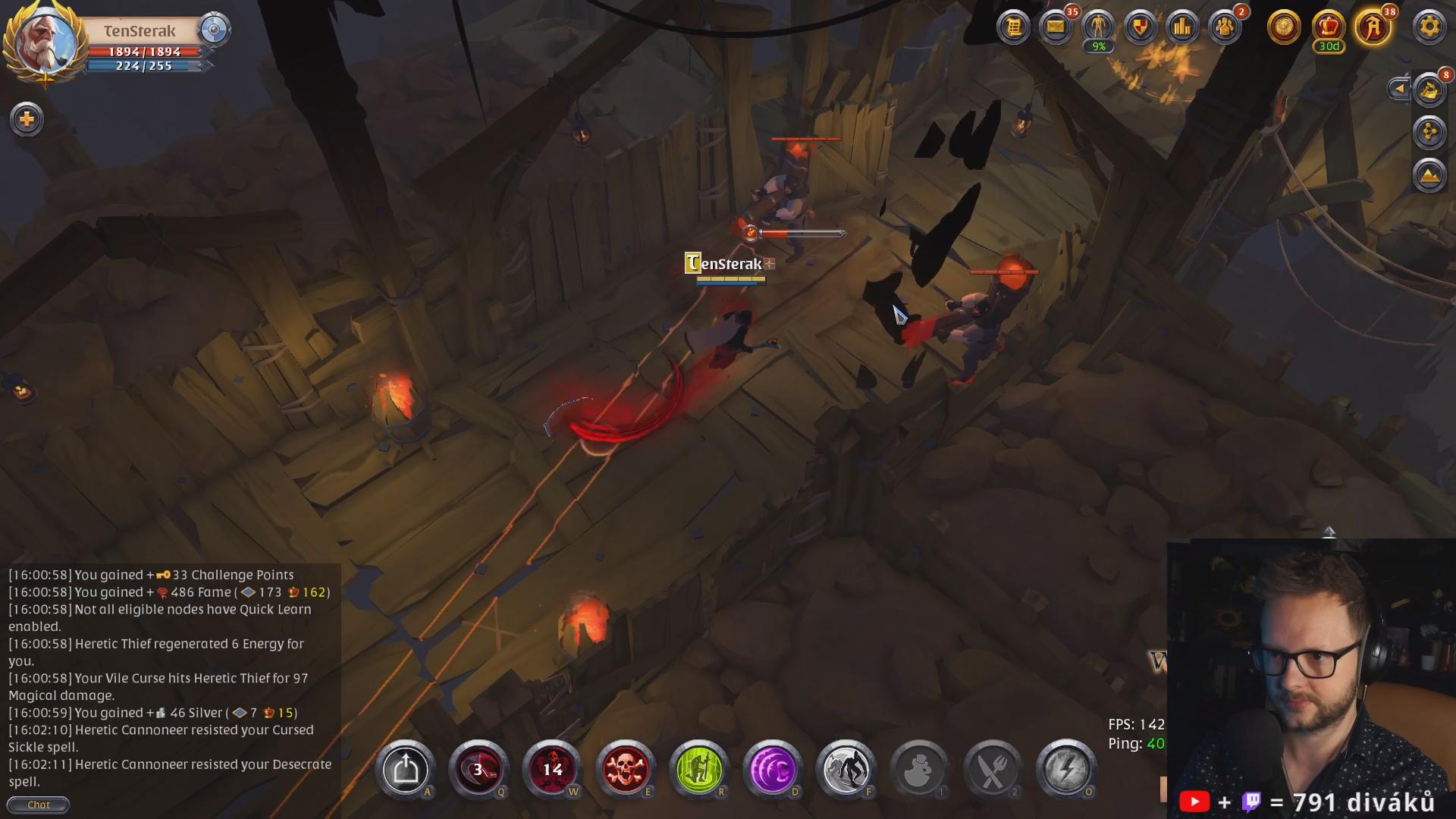Image resolution: width=1456 pixels, height=819 pixels.
Task: Open the character figure icon showing 9%
Action: click(1098, 28)
